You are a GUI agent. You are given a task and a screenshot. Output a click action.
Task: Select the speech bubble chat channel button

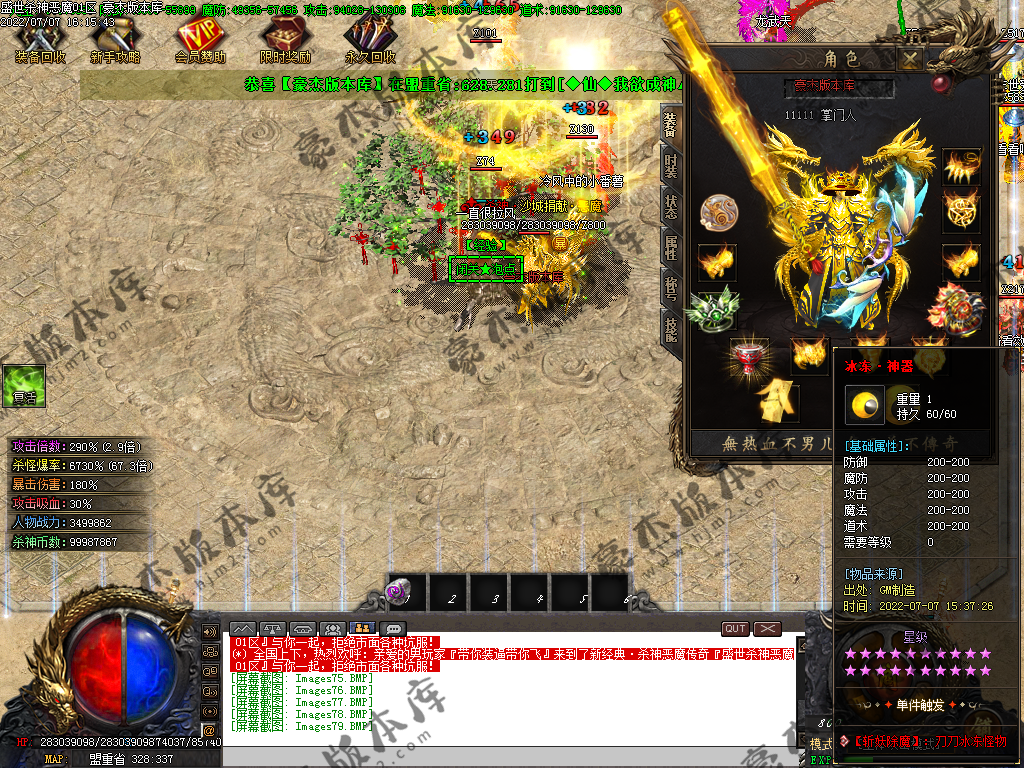click(x=393, y=629)
